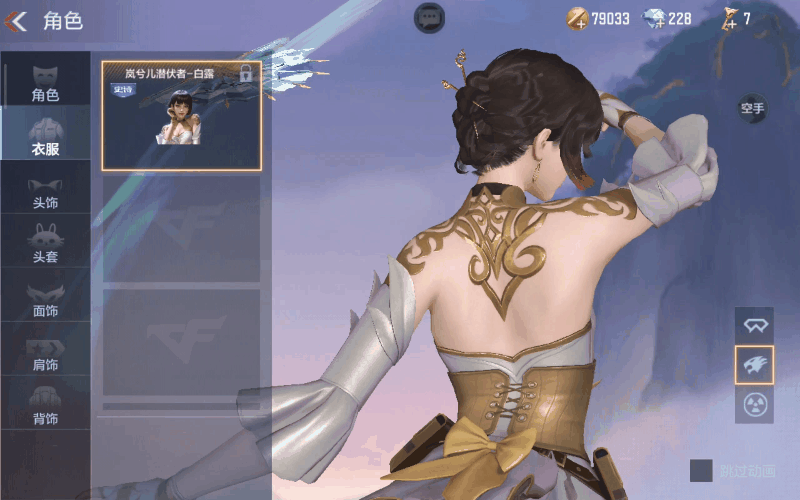This screenshot has width=800, height=500.
Task: Switch to the winged emblem faction icon
Action: [x=754, y=325]
